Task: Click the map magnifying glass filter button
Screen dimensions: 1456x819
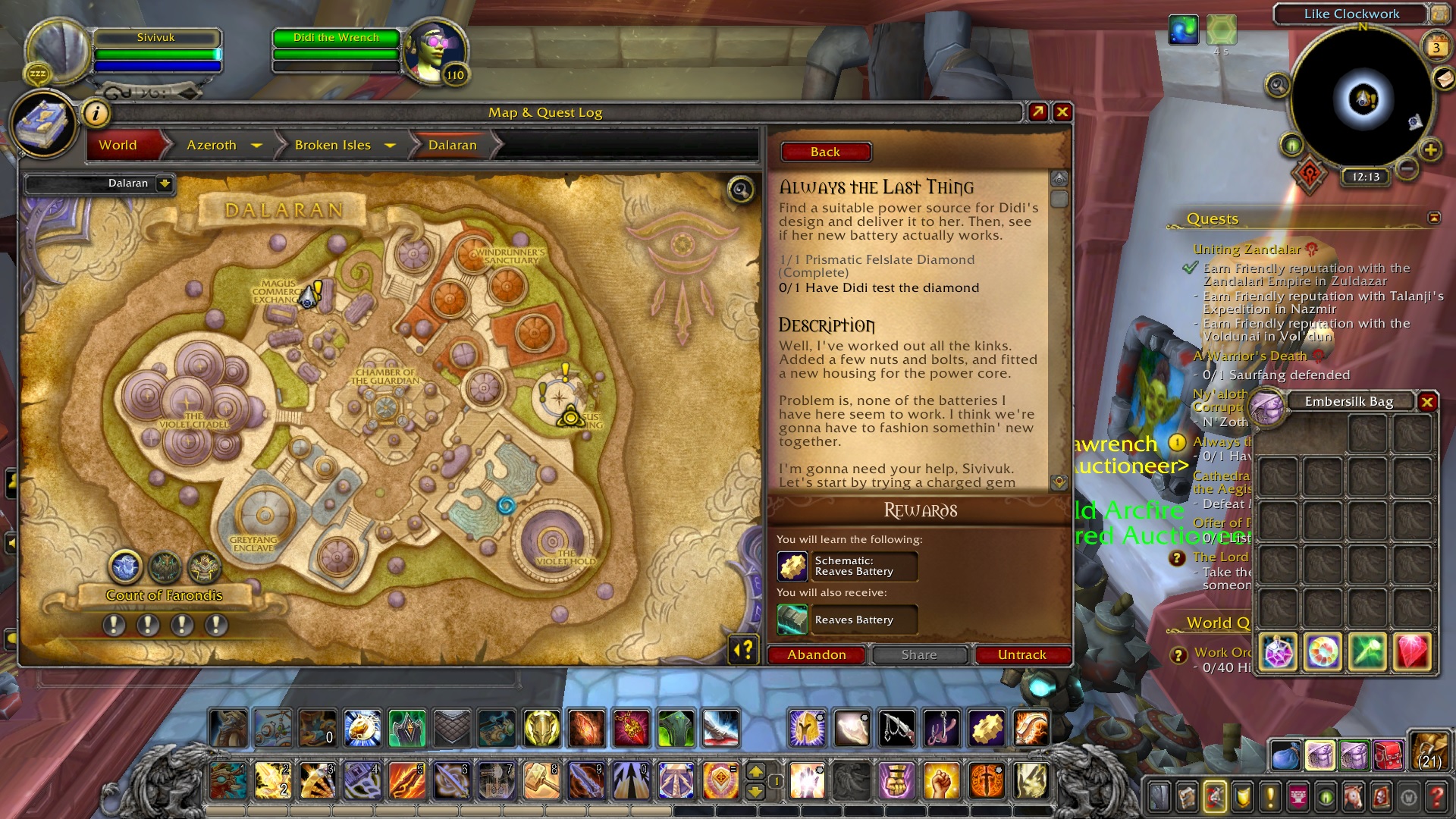Action: click(x=740, y=190)
